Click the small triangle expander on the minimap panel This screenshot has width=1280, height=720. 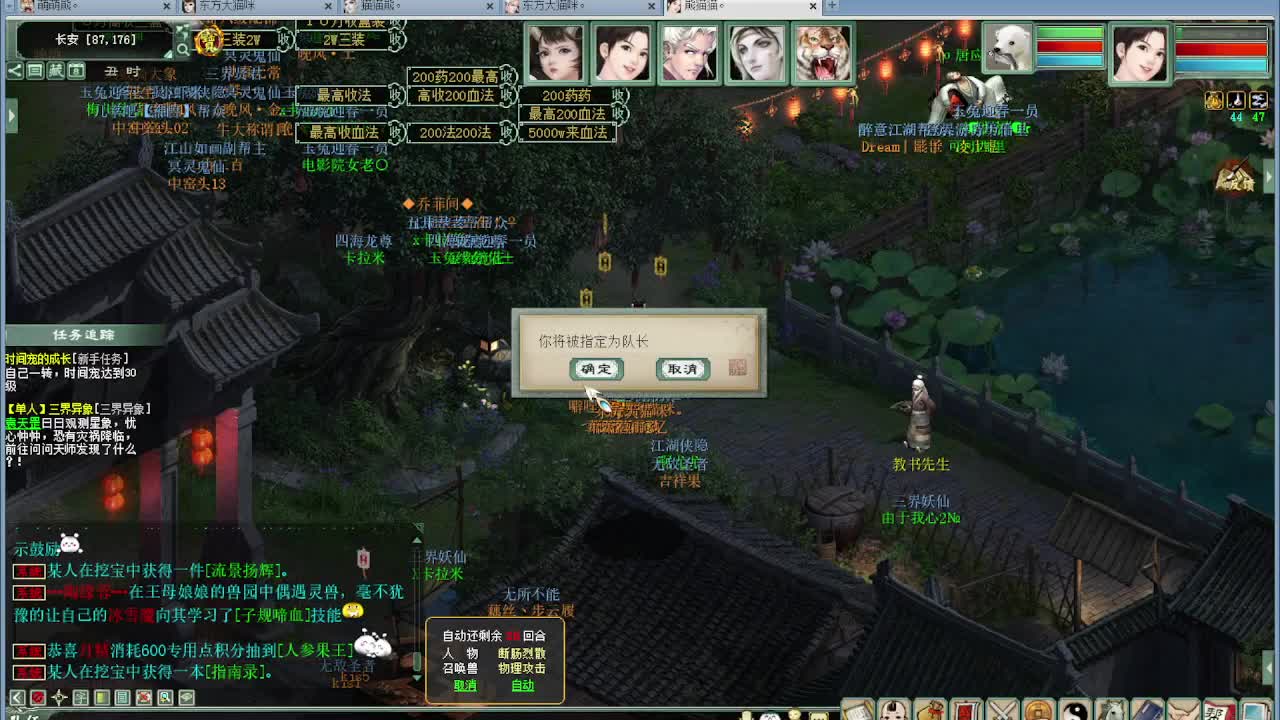[x=167, y=55]
